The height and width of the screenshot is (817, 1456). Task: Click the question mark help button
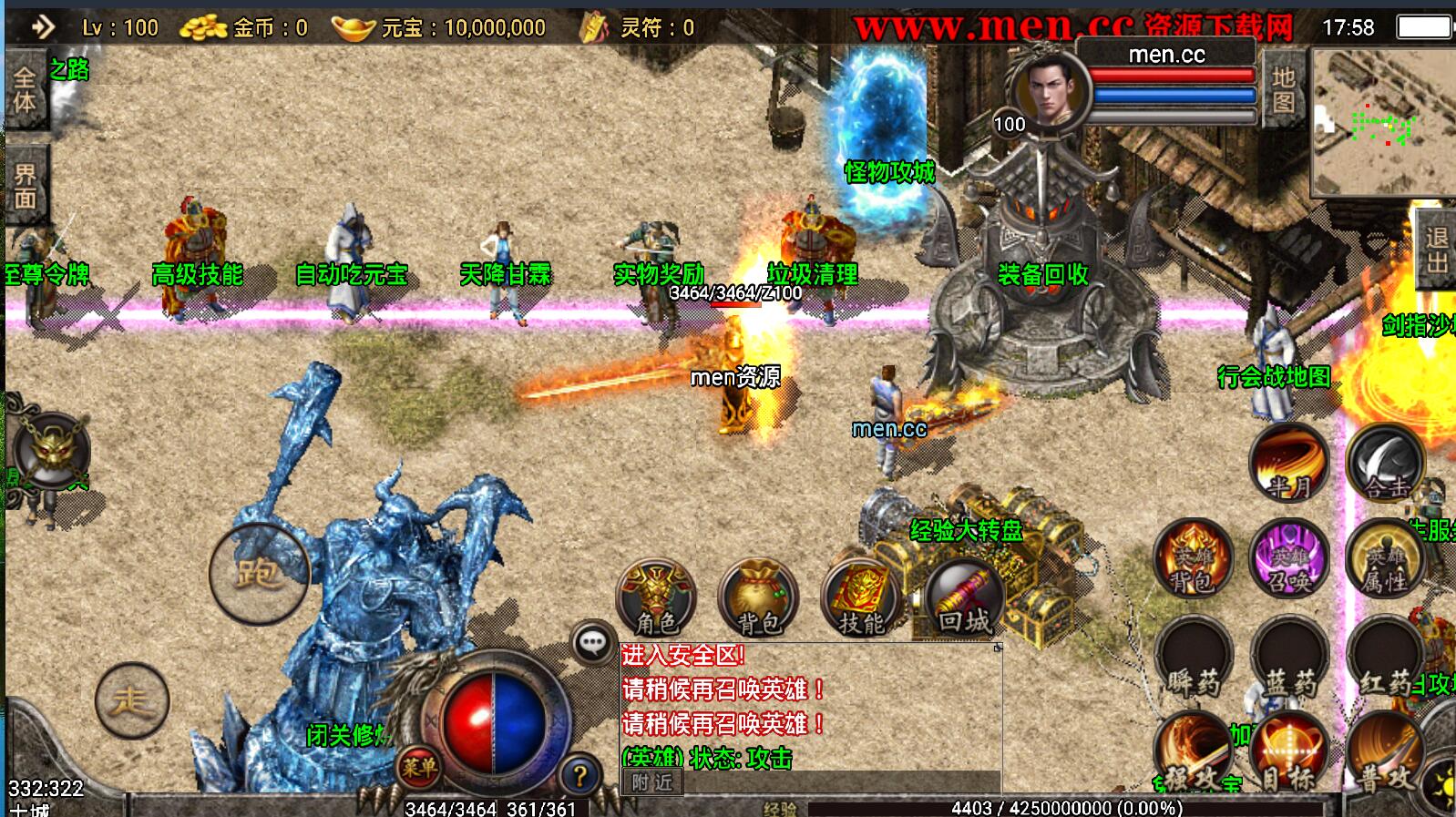(579, 776)
